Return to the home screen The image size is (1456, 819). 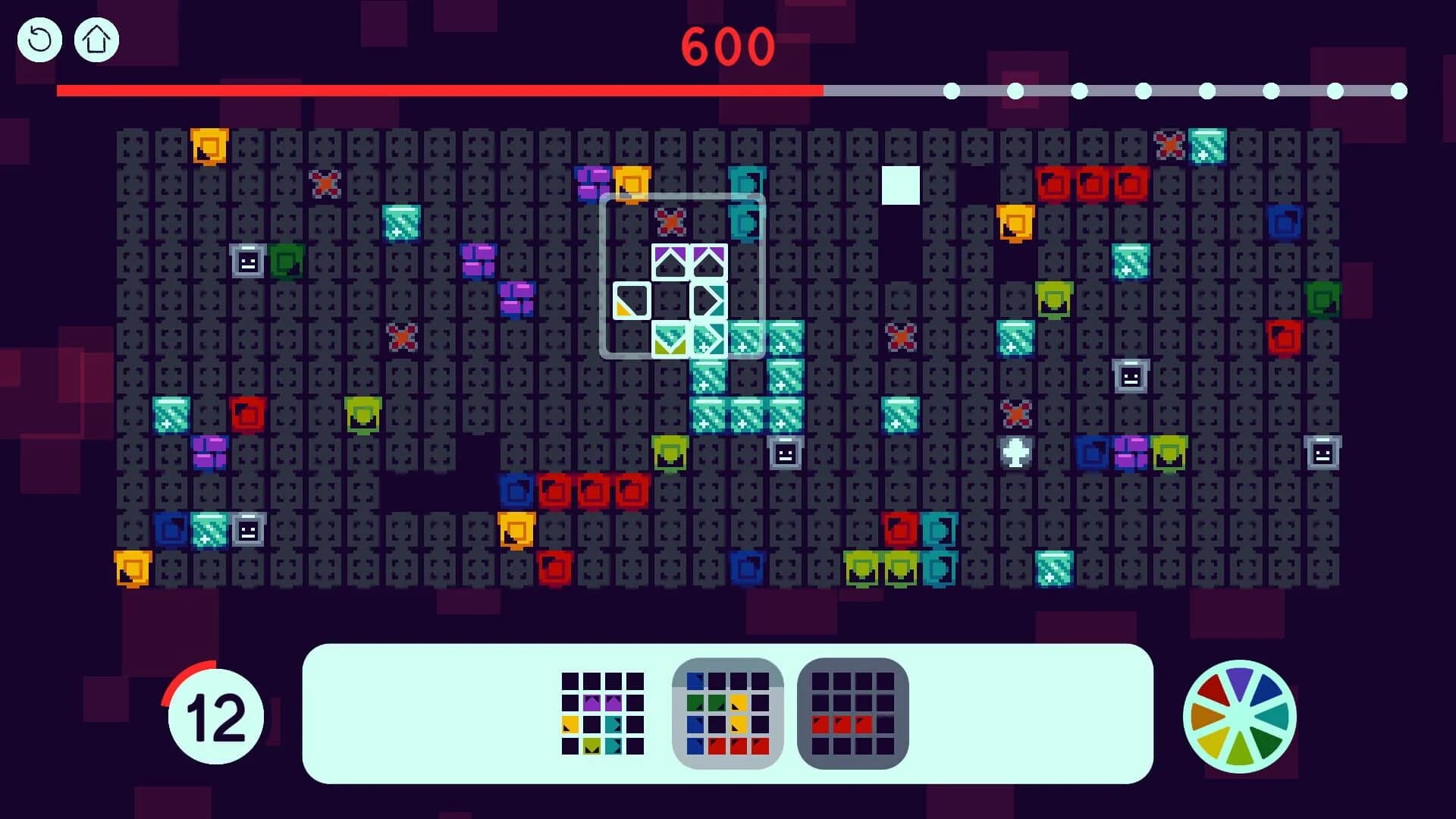click(x=96, y=39)
